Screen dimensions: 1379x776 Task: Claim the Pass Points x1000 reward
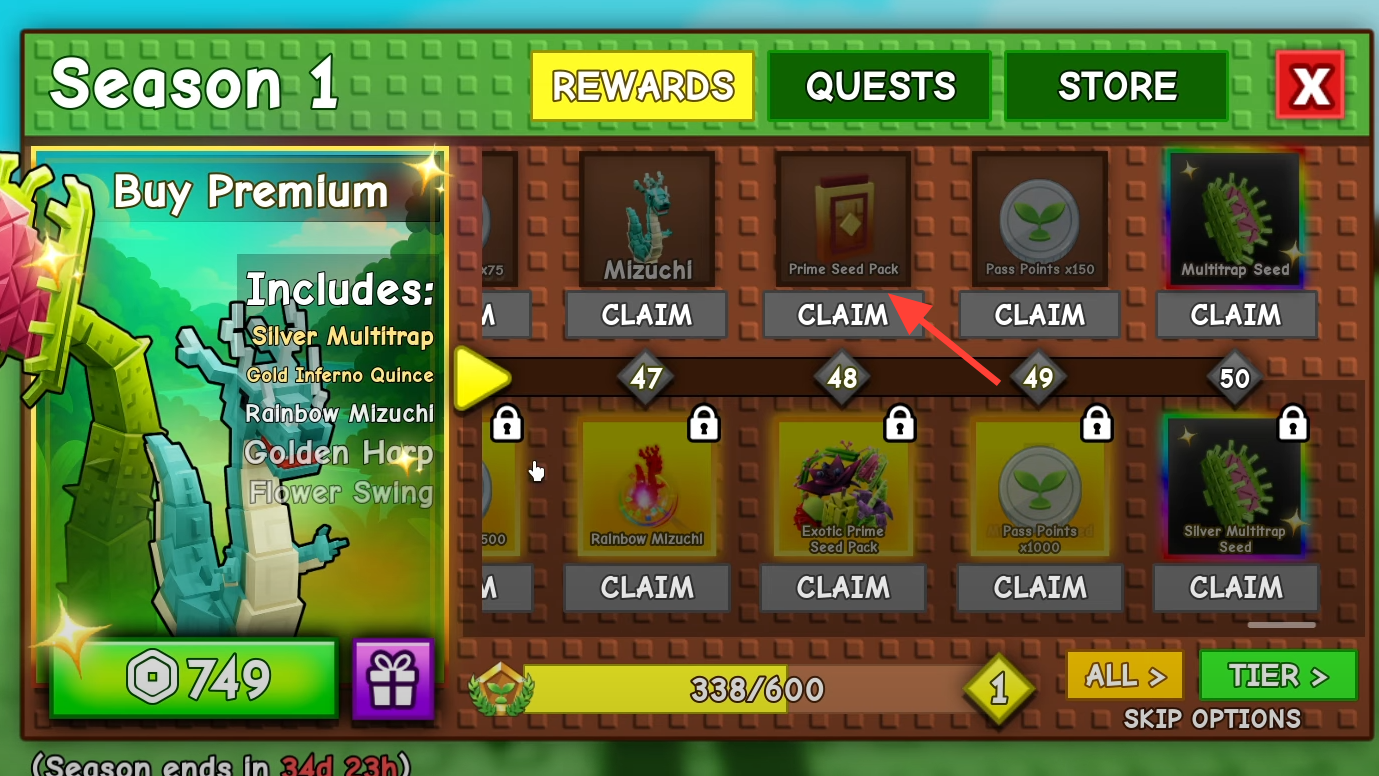click(1039, 588)
